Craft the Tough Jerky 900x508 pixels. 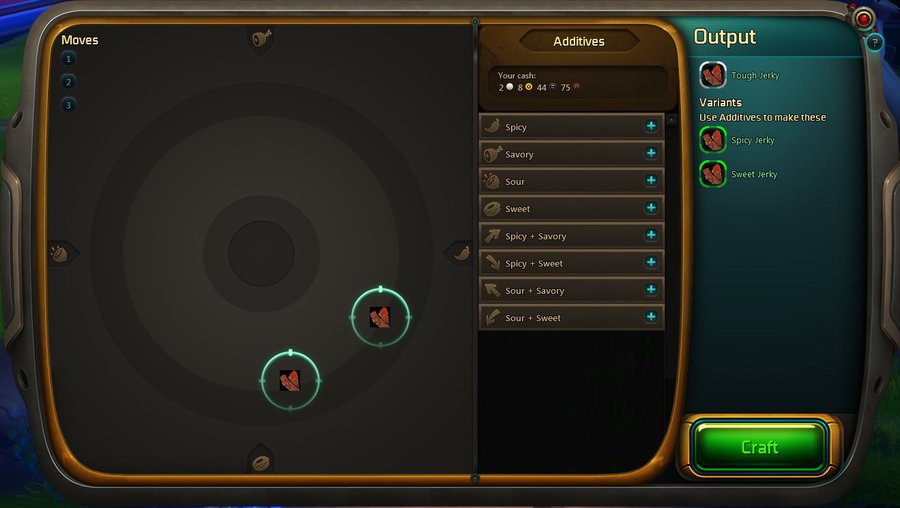click(760, 447)
